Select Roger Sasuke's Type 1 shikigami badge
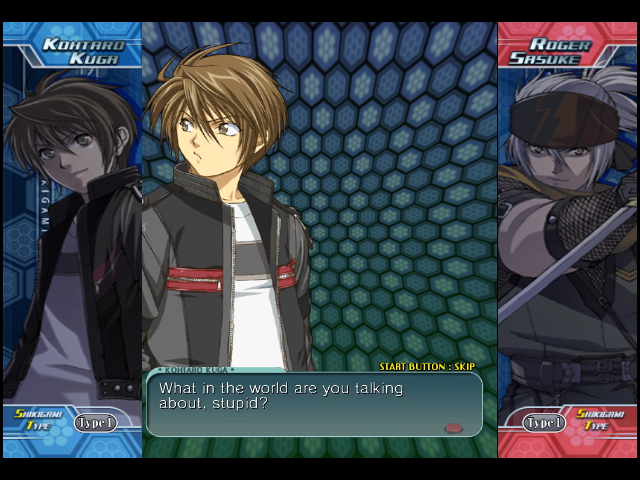This screenshot has height=480, width=640. click(544, 423)
